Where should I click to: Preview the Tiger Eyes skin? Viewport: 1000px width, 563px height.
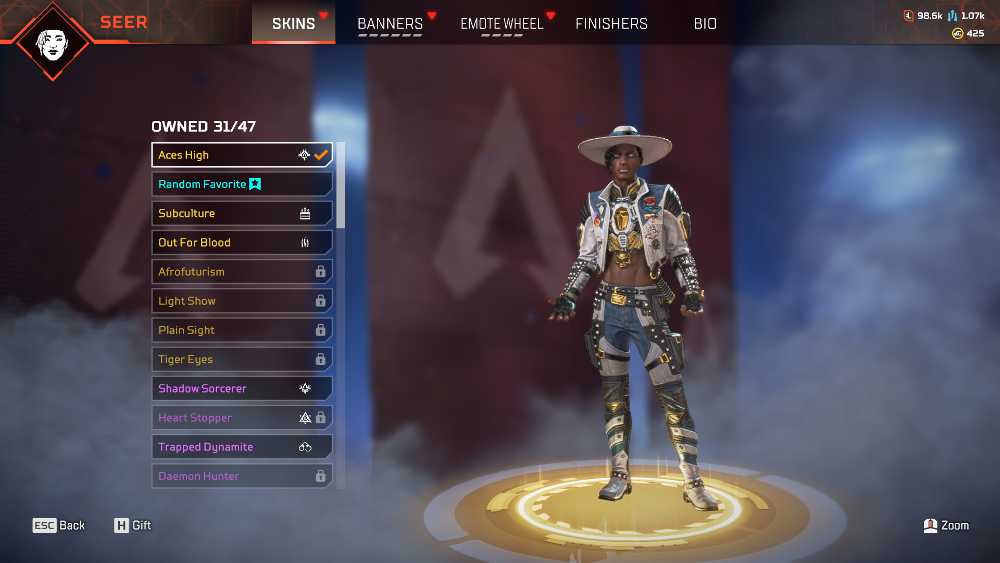(x=242, y=359)
